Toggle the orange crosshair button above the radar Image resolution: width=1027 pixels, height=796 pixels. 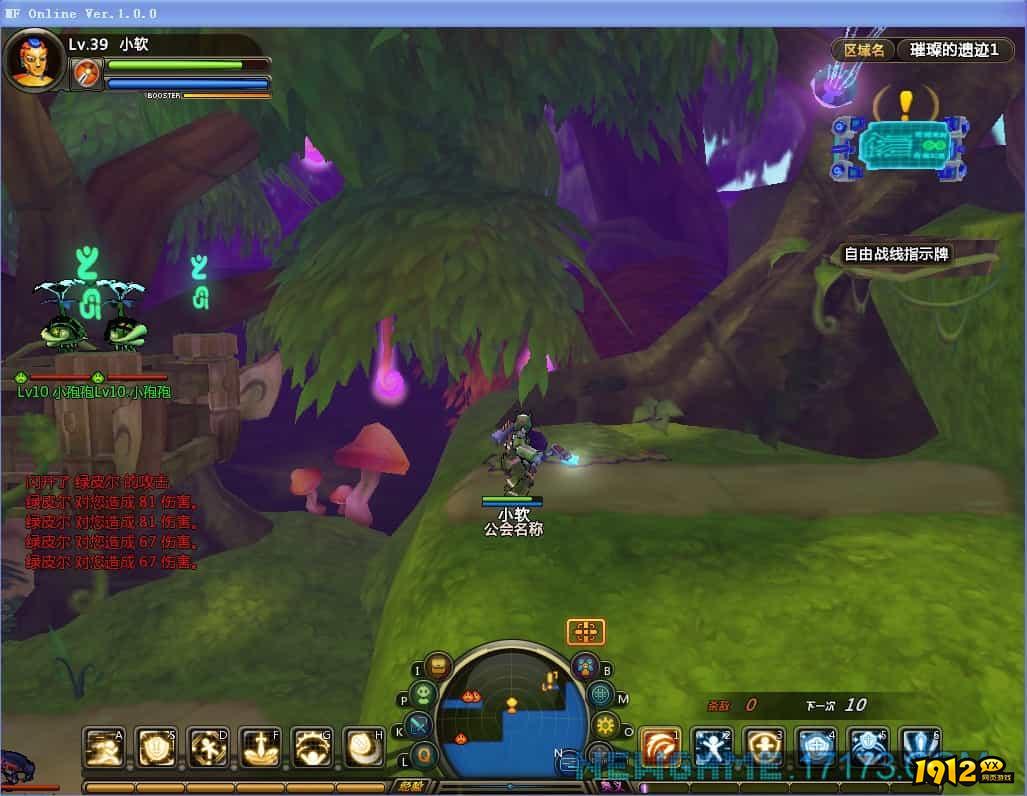(x=585, y=631)
